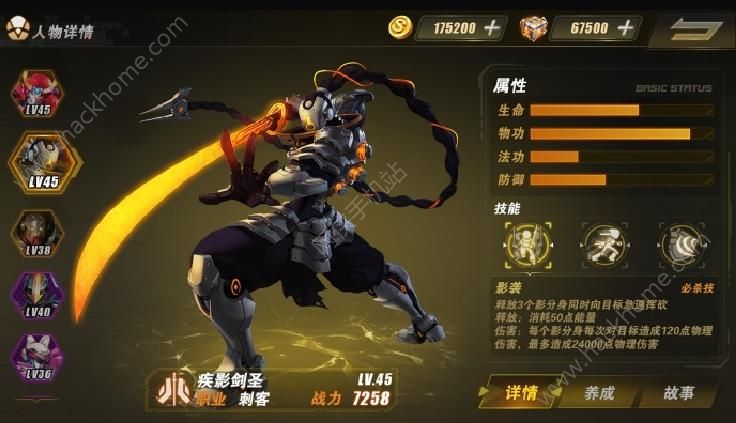736x423 pixels.
Task: Add more crate currency with plus
Action: [x=625, y=28]
